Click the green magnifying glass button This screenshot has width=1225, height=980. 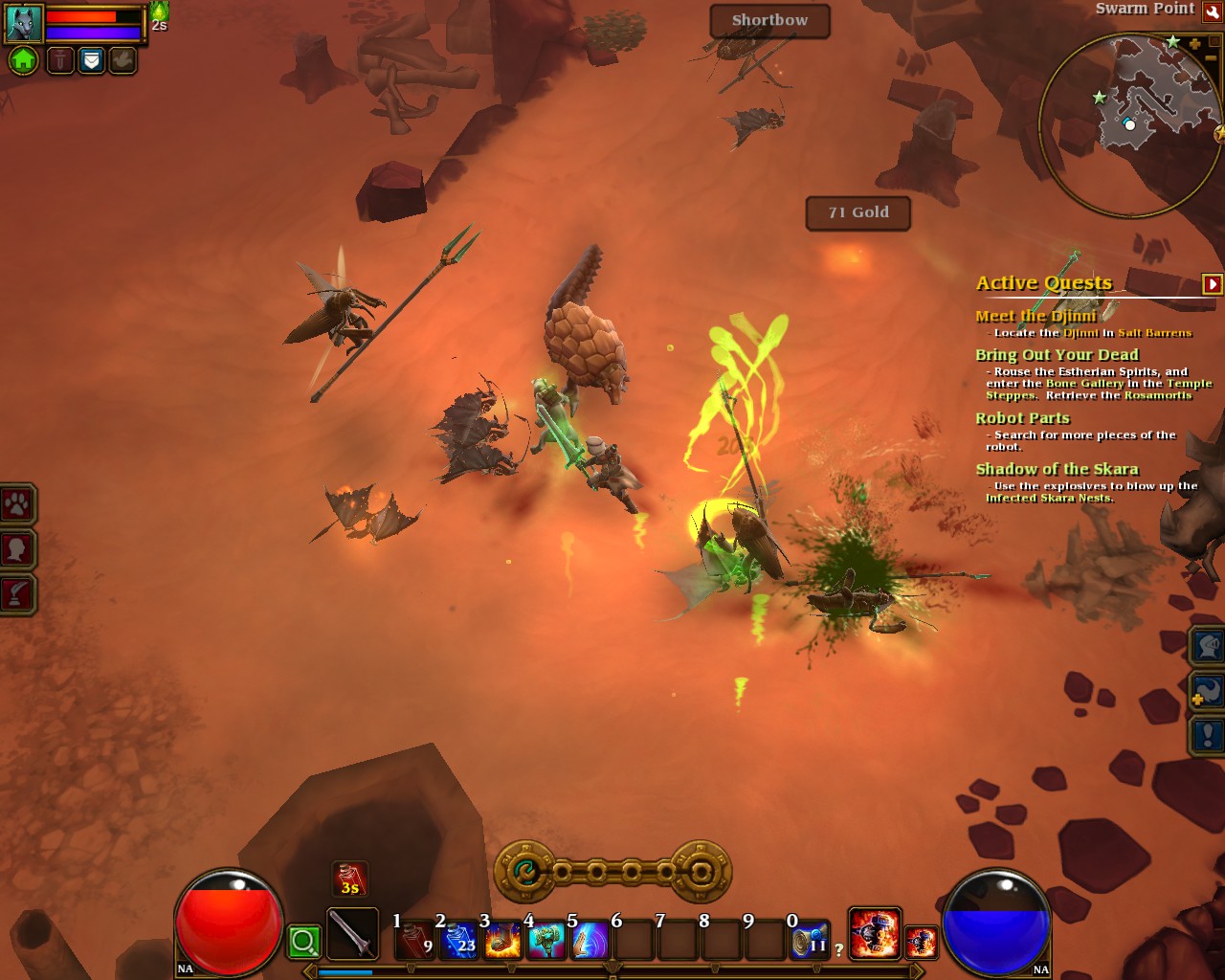click(x=304, y=942)
